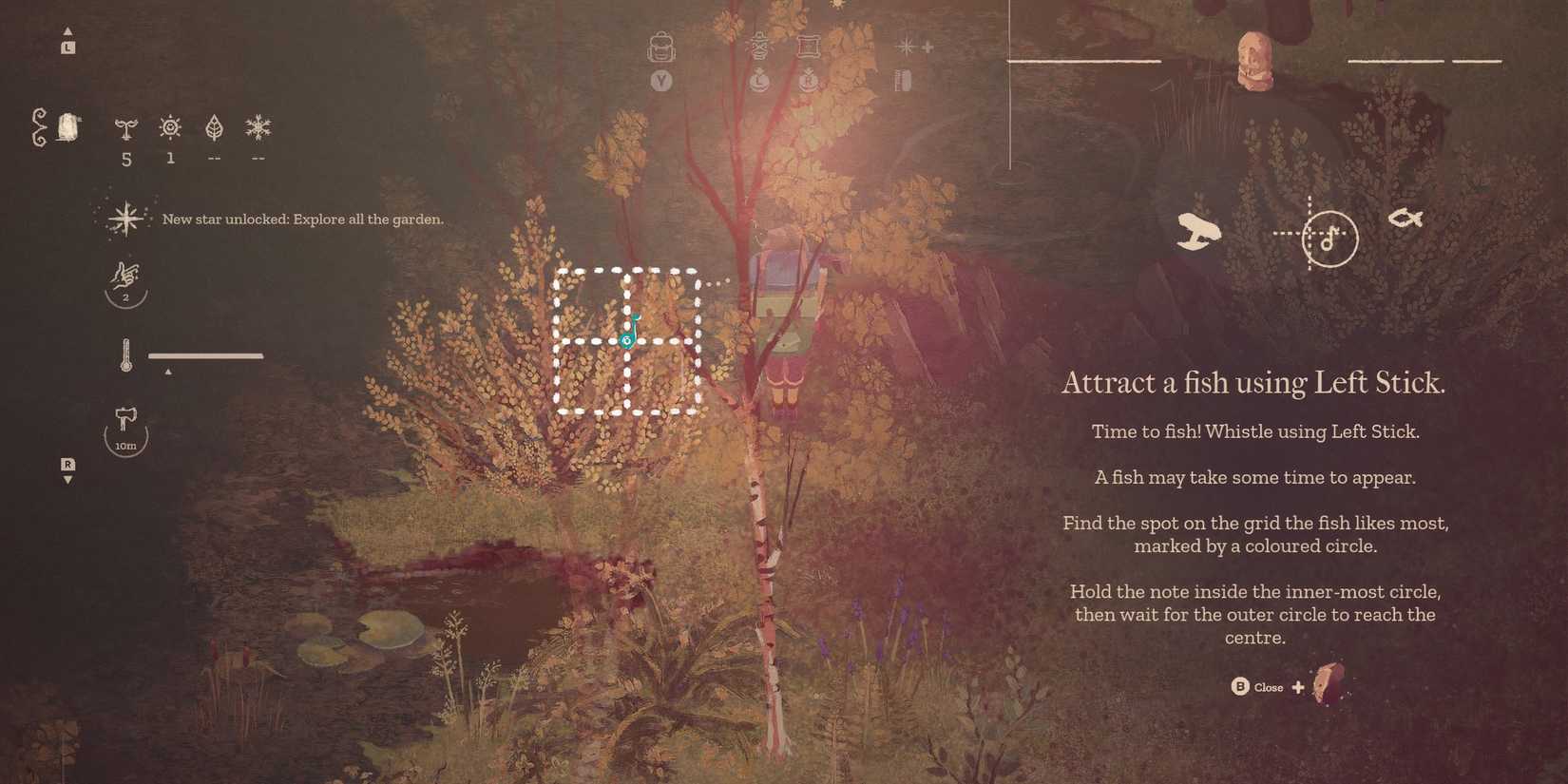Click the New star unlocked message

[302, 219]
